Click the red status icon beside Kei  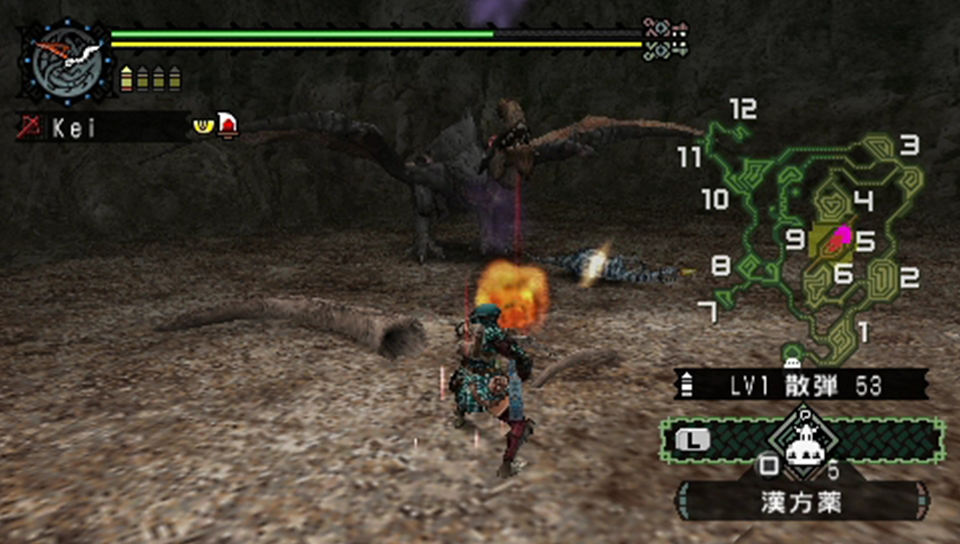[x=228, y=126]
